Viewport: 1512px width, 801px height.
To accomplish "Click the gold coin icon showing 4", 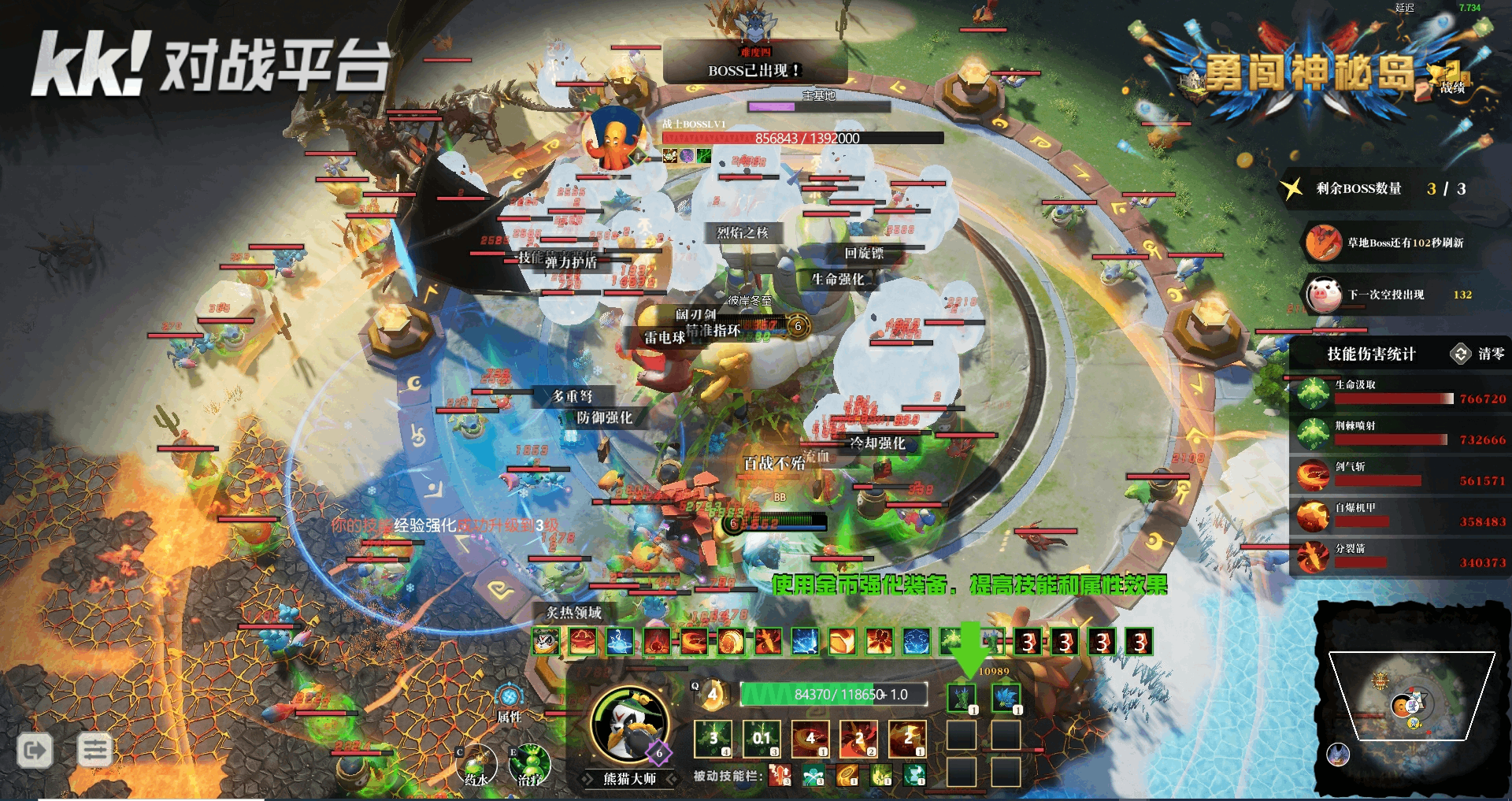I will click(713, 694).
